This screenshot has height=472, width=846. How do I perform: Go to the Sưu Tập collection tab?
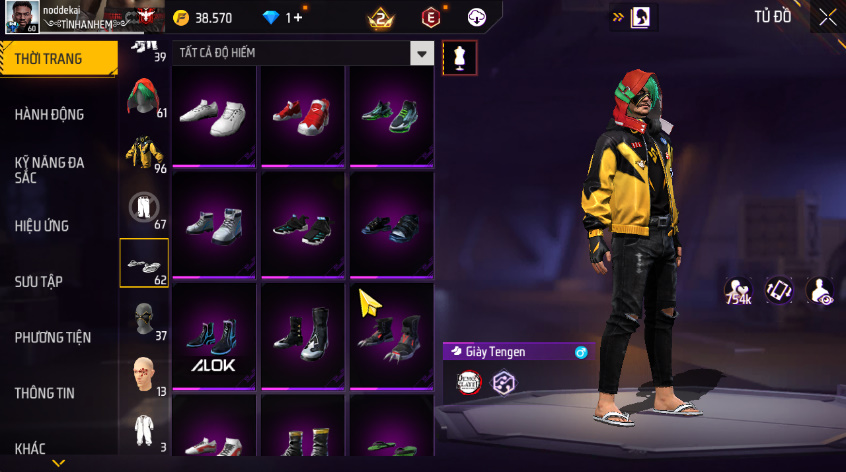tap(39, 281)
